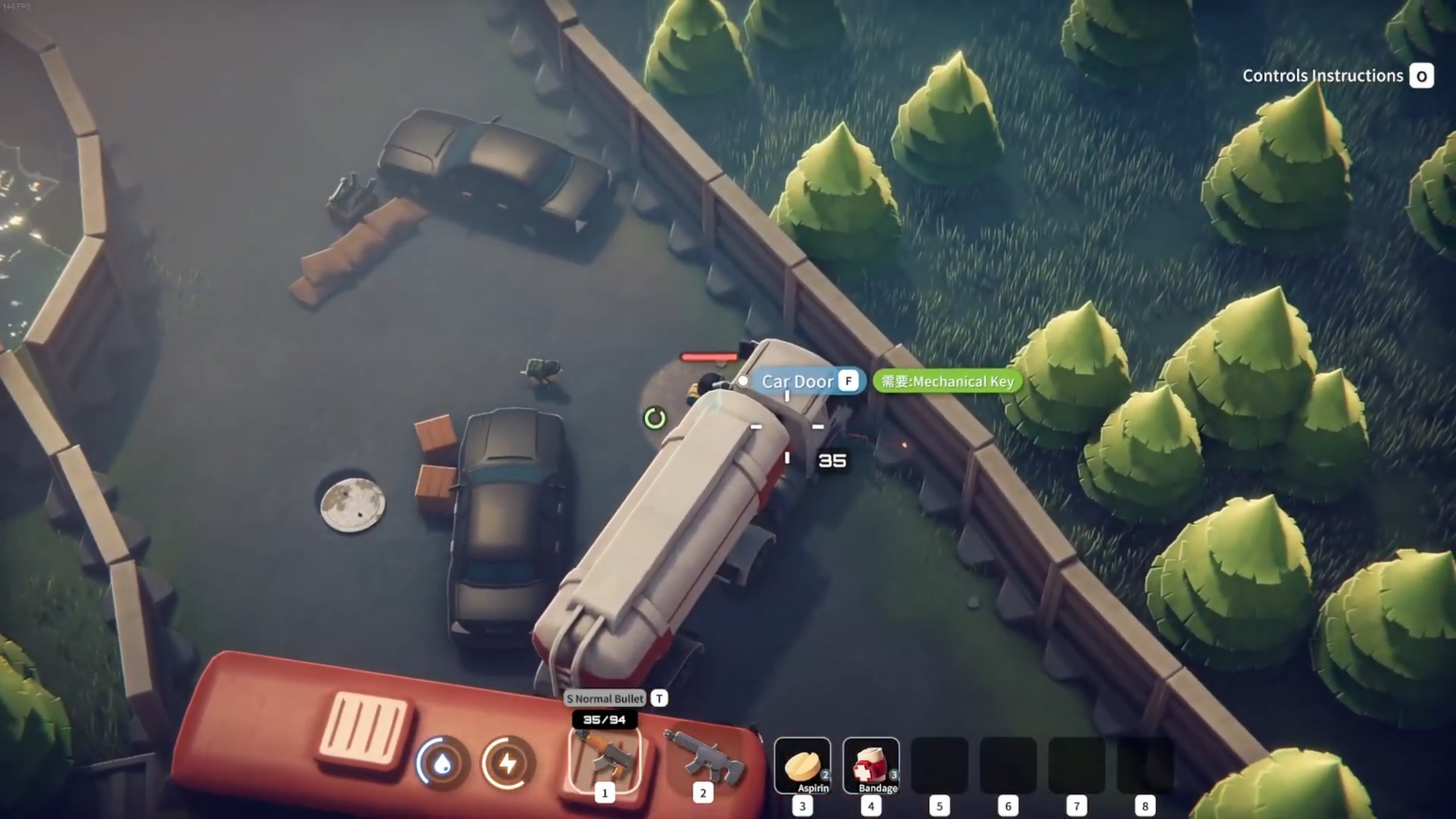Switch to the gray rifle weapon slot
Image resolution: width=1456 pixels, height=819 pixels.
click(703, 761)
